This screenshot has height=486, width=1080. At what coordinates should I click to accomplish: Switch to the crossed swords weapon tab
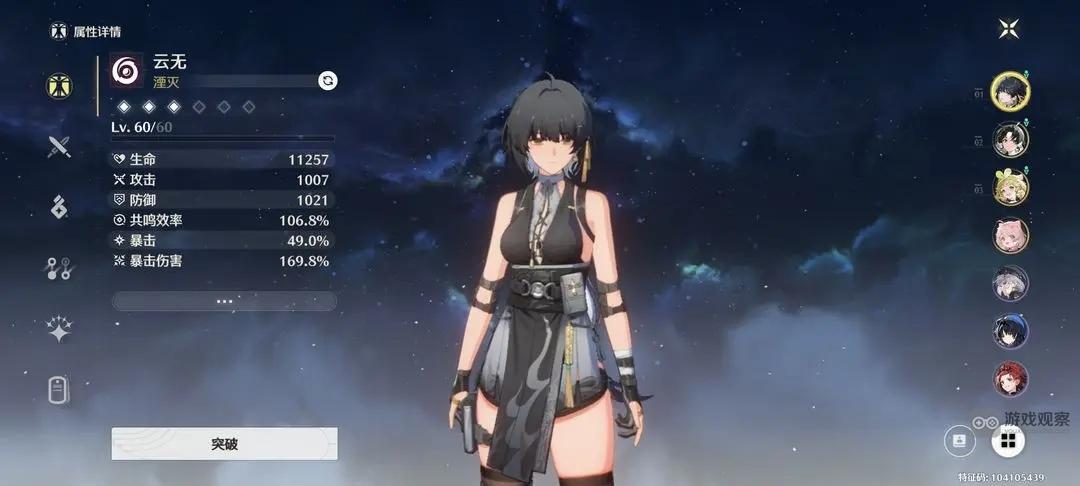point(59,147)
